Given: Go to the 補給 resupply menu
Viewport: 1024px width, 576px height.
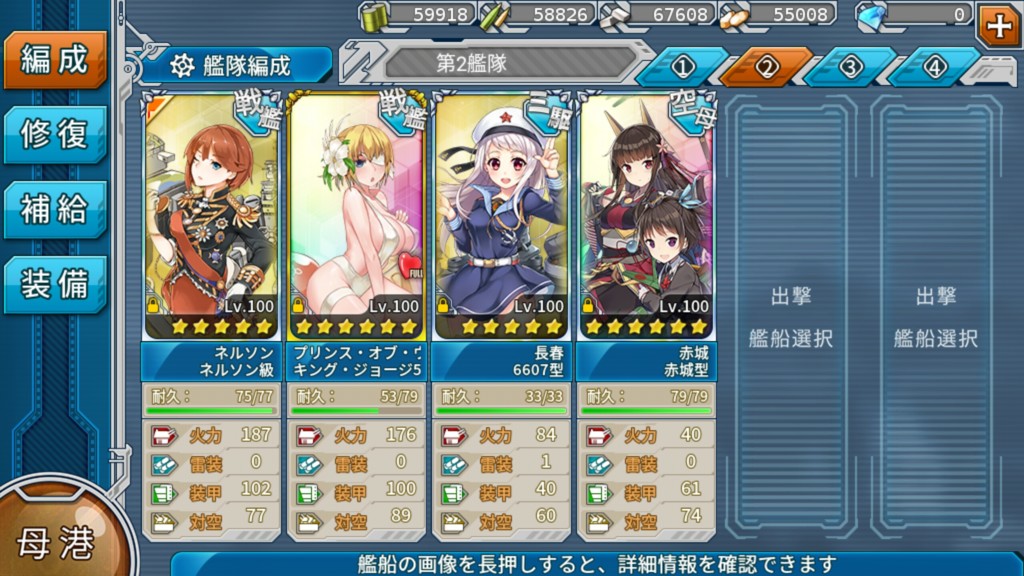Looking at the screenshot, I should coord(54,209).
